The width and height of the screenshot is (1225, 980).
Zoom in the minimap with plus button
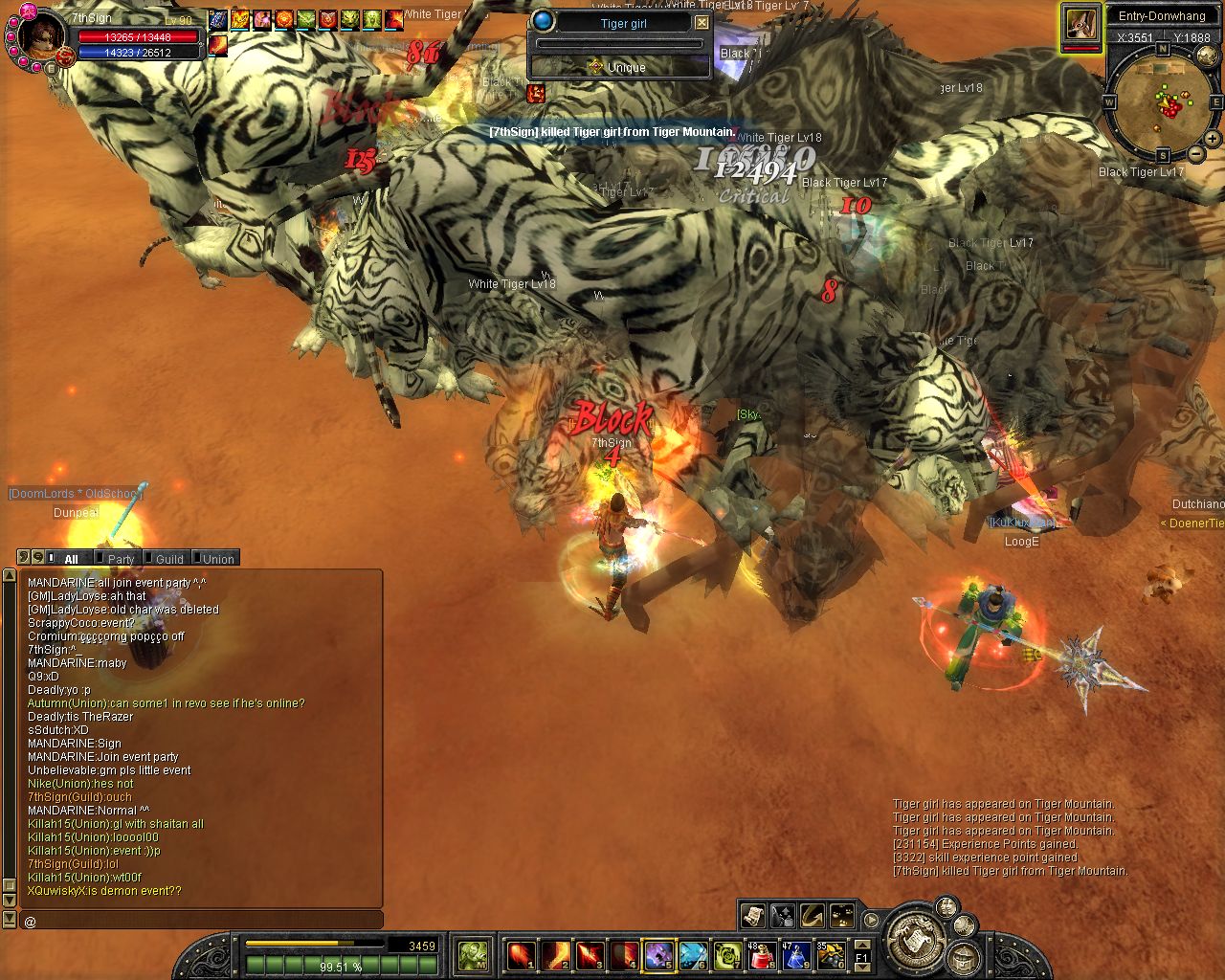1212,139
